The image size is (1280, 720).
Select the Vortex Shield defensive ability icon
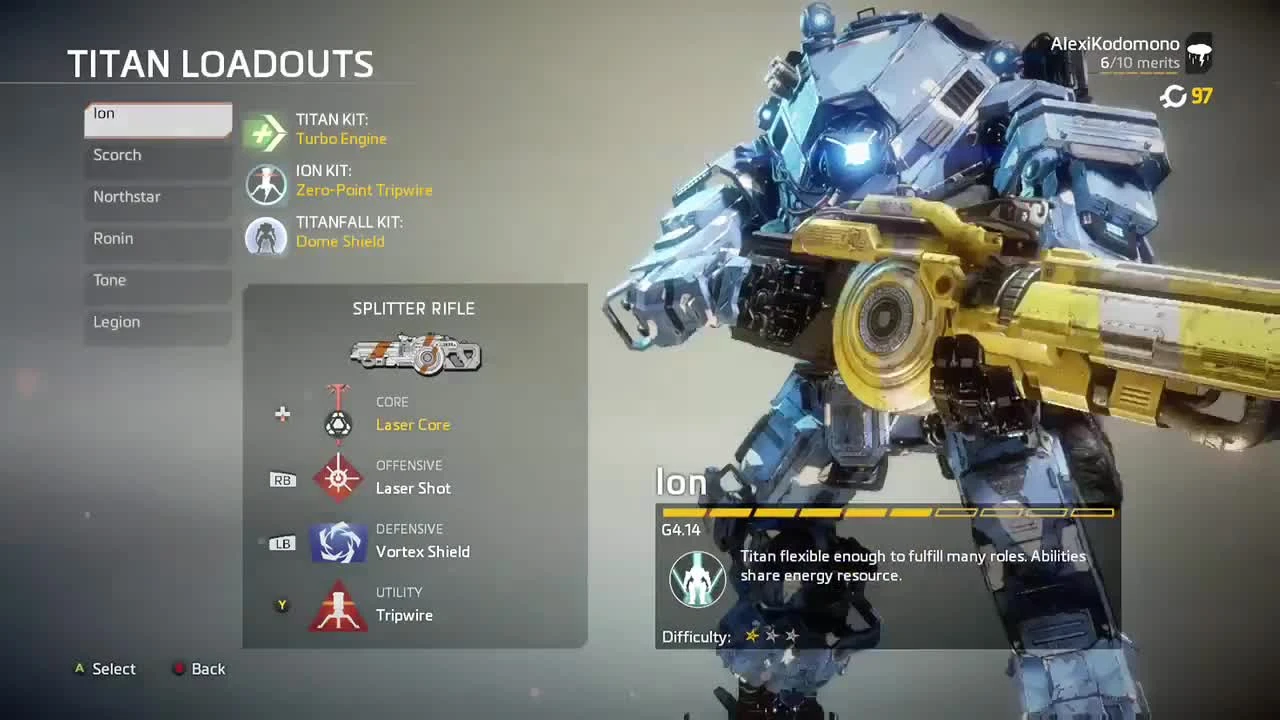tap(339, 541)
